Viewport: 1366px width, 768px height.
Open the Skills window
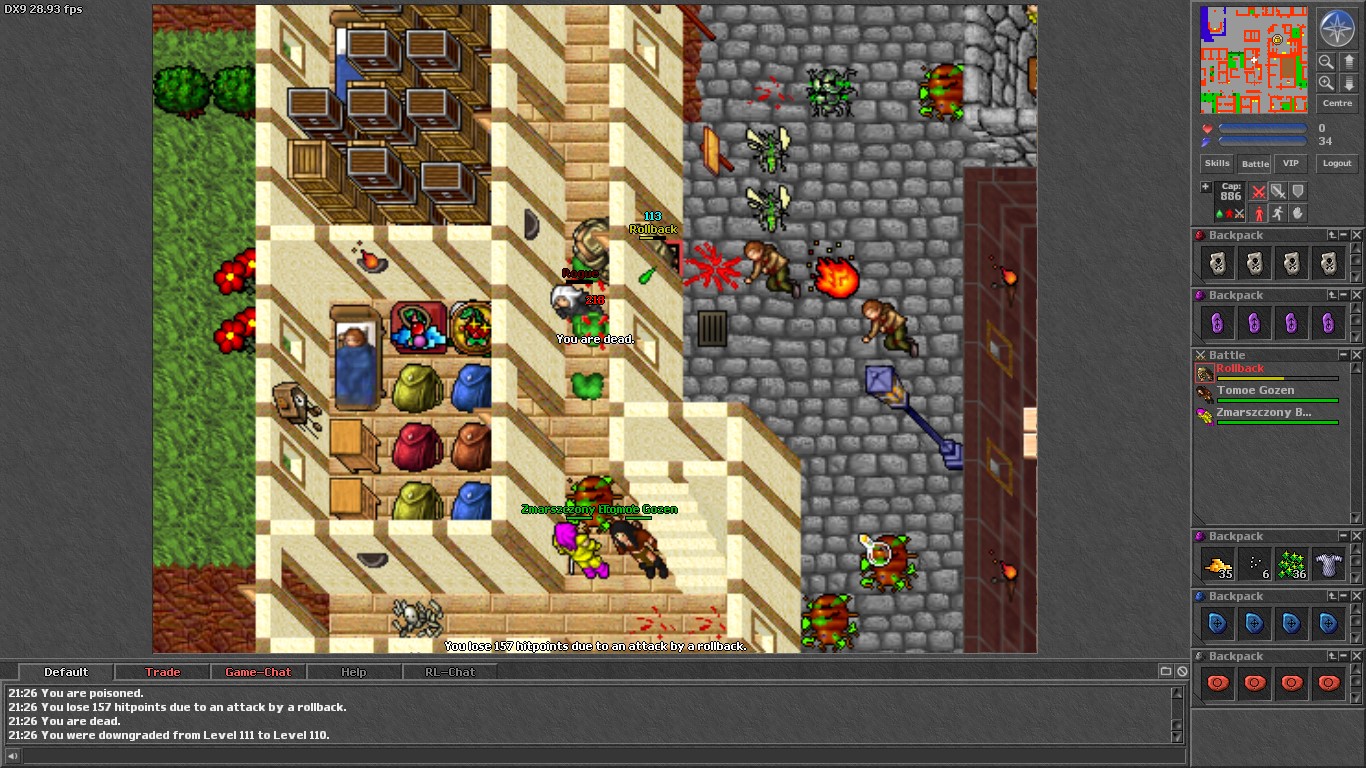pos(1216,163)
